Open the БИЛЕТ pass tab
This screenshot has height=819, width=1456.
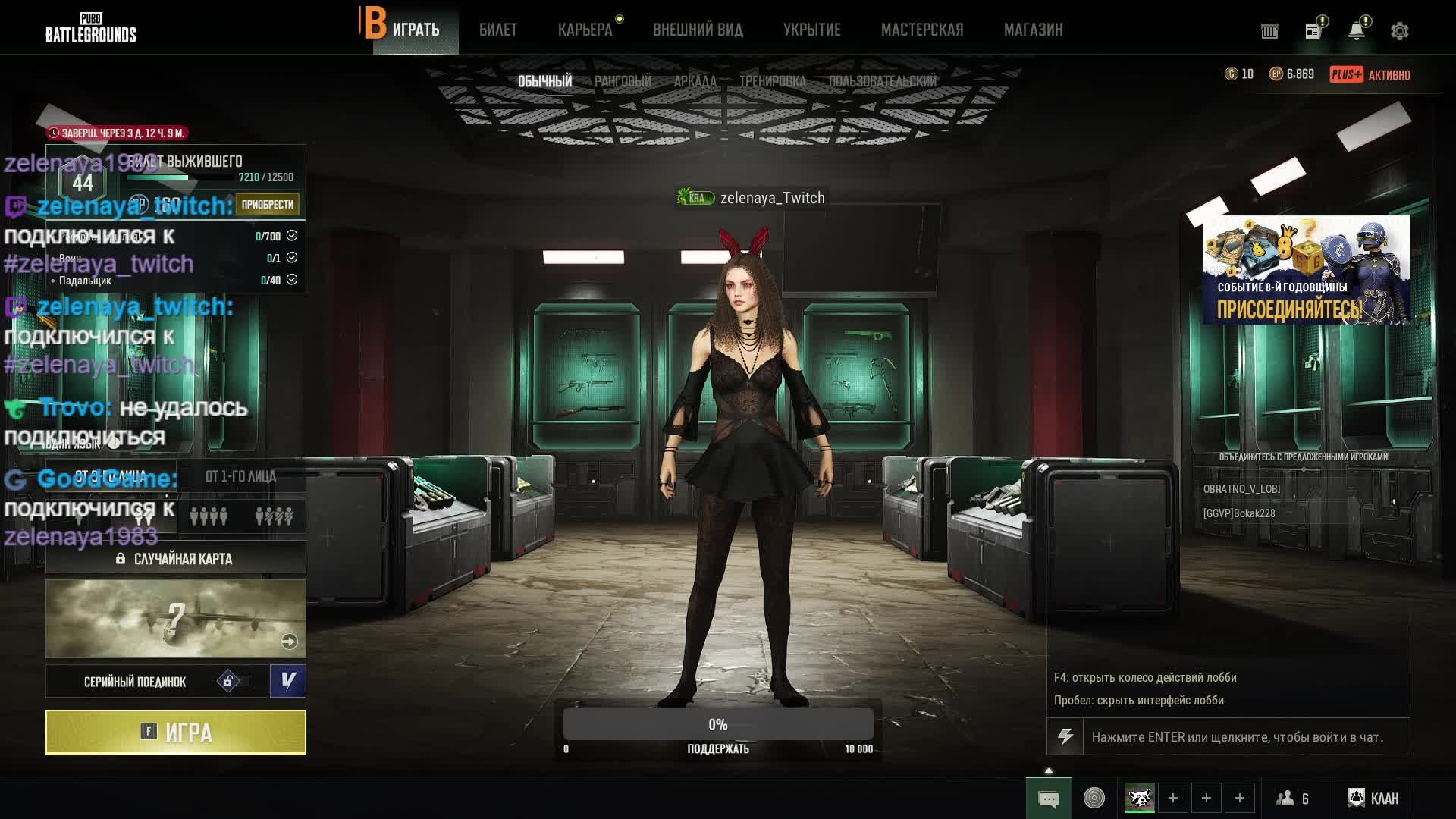tap(498, 30)
